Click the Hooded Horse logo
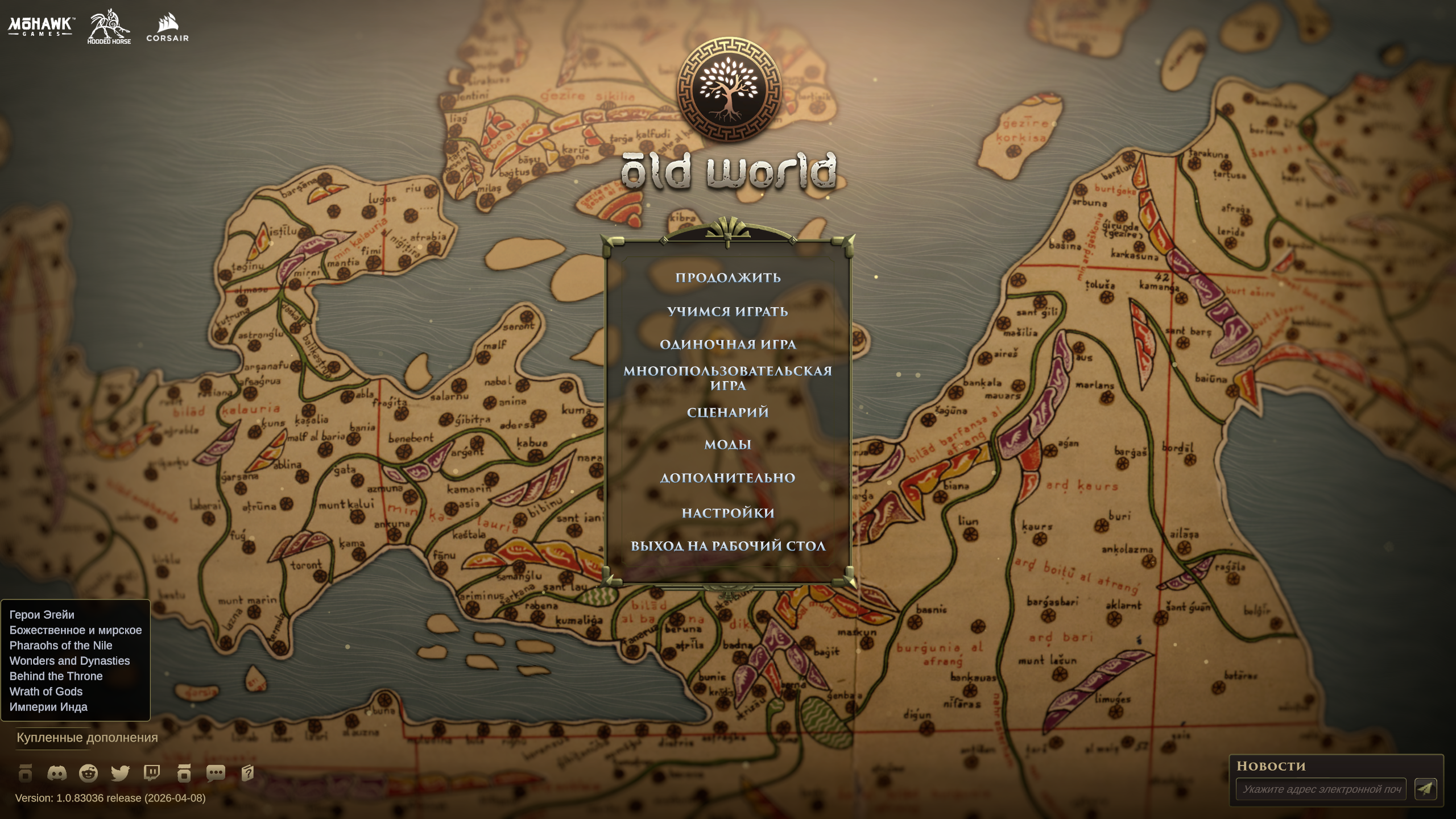This screenshot has width=1456, height=819. tap(108, 27)
